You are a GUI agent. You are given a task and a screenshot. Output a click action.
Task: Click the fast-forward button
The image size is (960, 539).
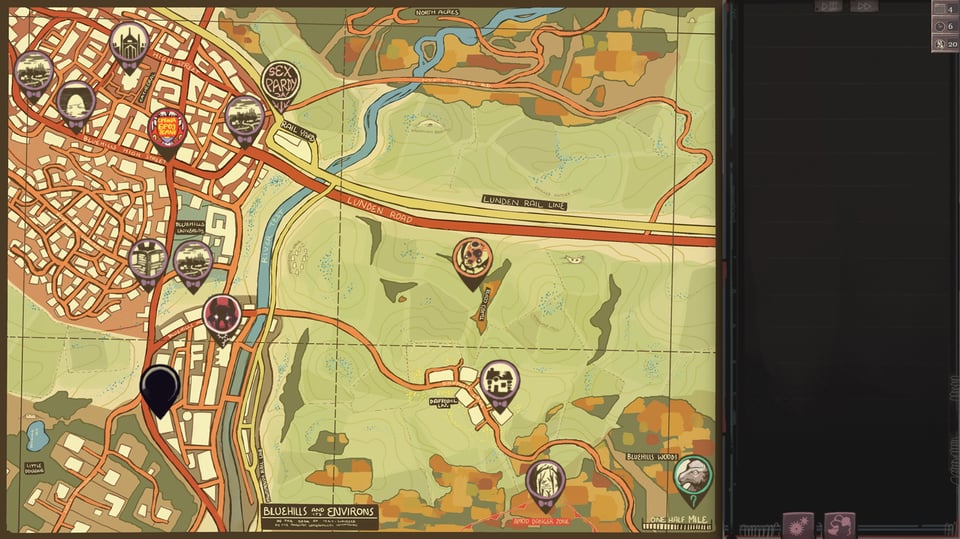[x=863, y=6]
